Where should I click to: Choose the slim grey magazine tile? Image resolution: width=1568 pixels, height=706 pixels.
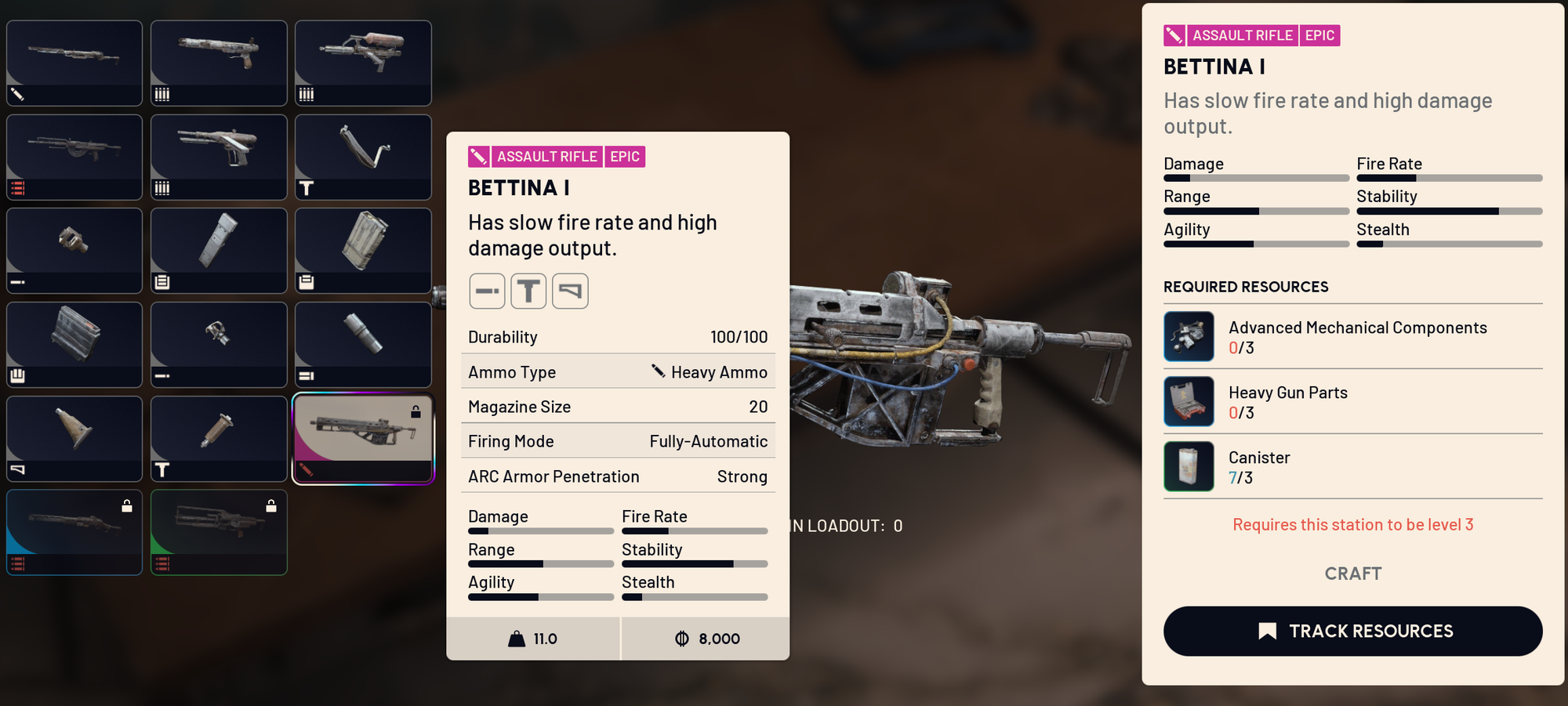click(x=219, y=250)
